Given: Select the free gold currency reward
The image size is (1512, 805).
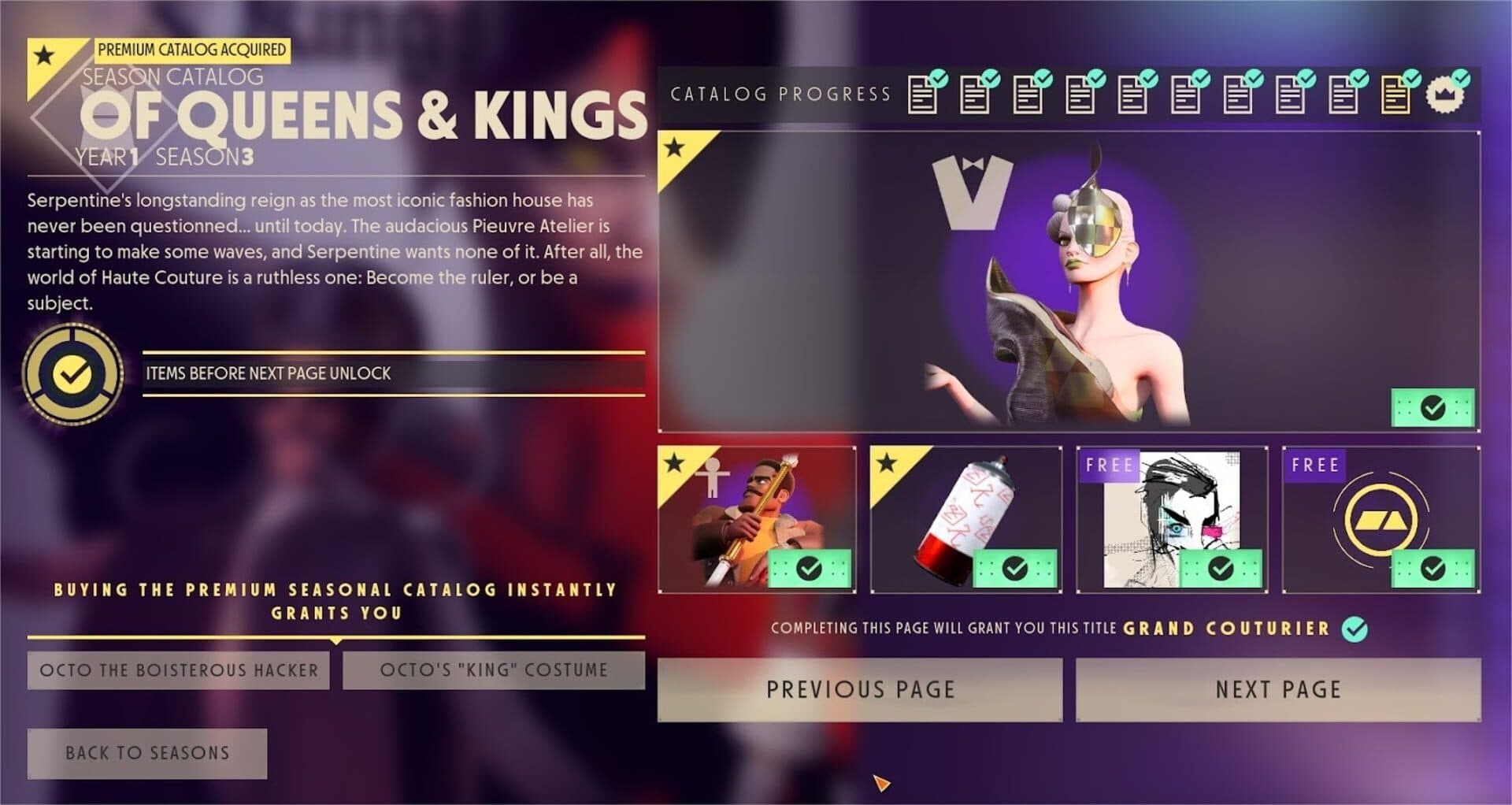Looking at the screenshot, I should coord(1380,520).
